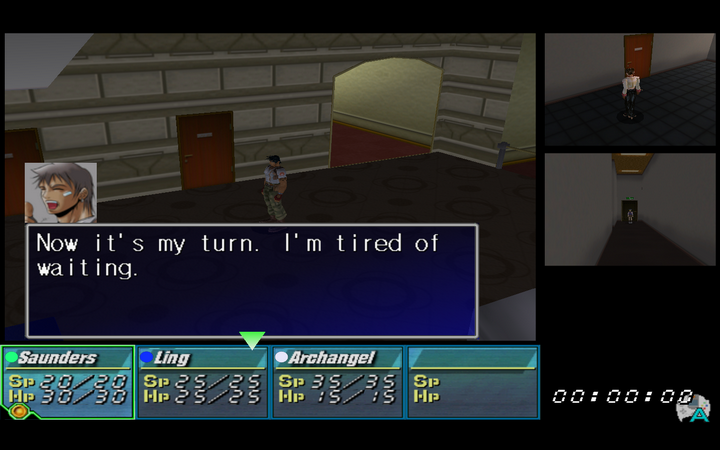Click the dialogue box text
Image resolution: width=720 pixels, height=450 pixels.
[237, 256]
